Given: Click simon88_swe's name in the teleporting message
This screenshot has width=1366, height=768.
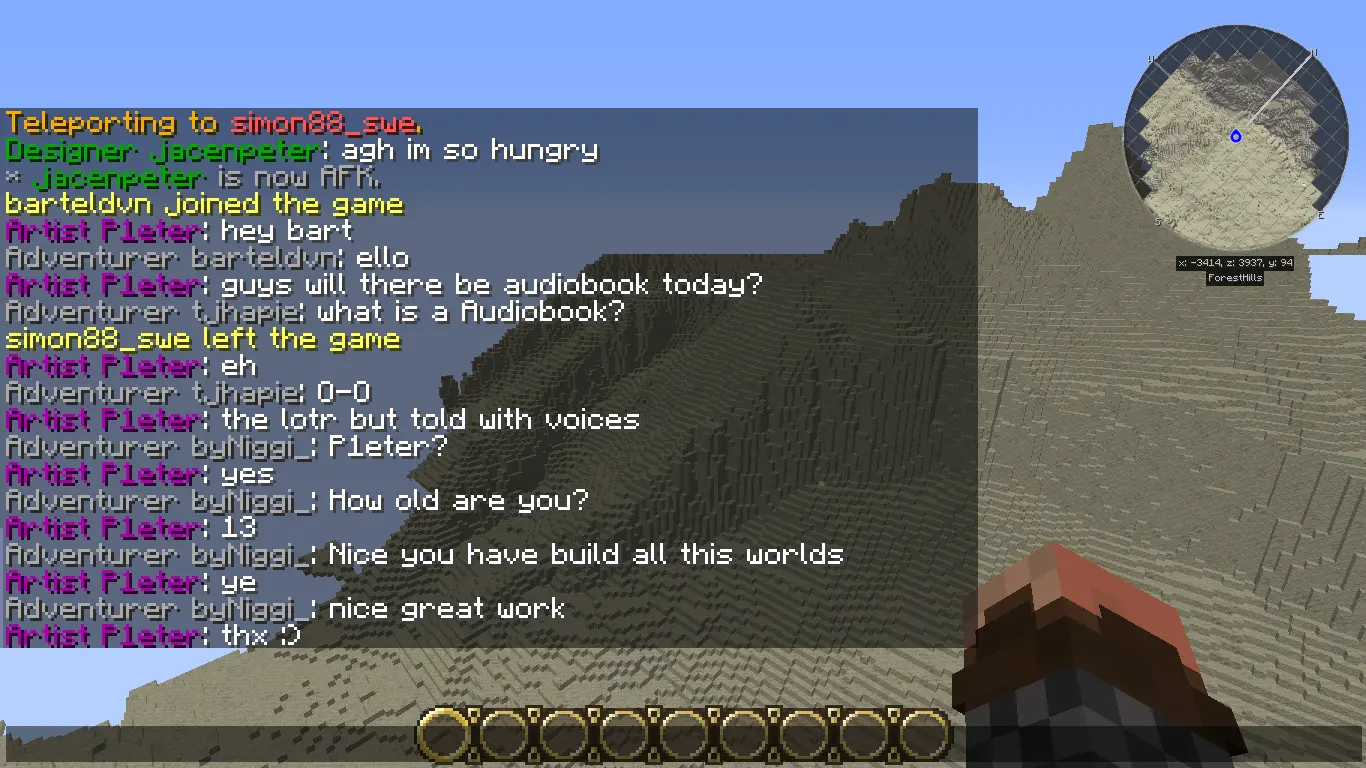Looking at the screenshot, I should coord(323,123).
